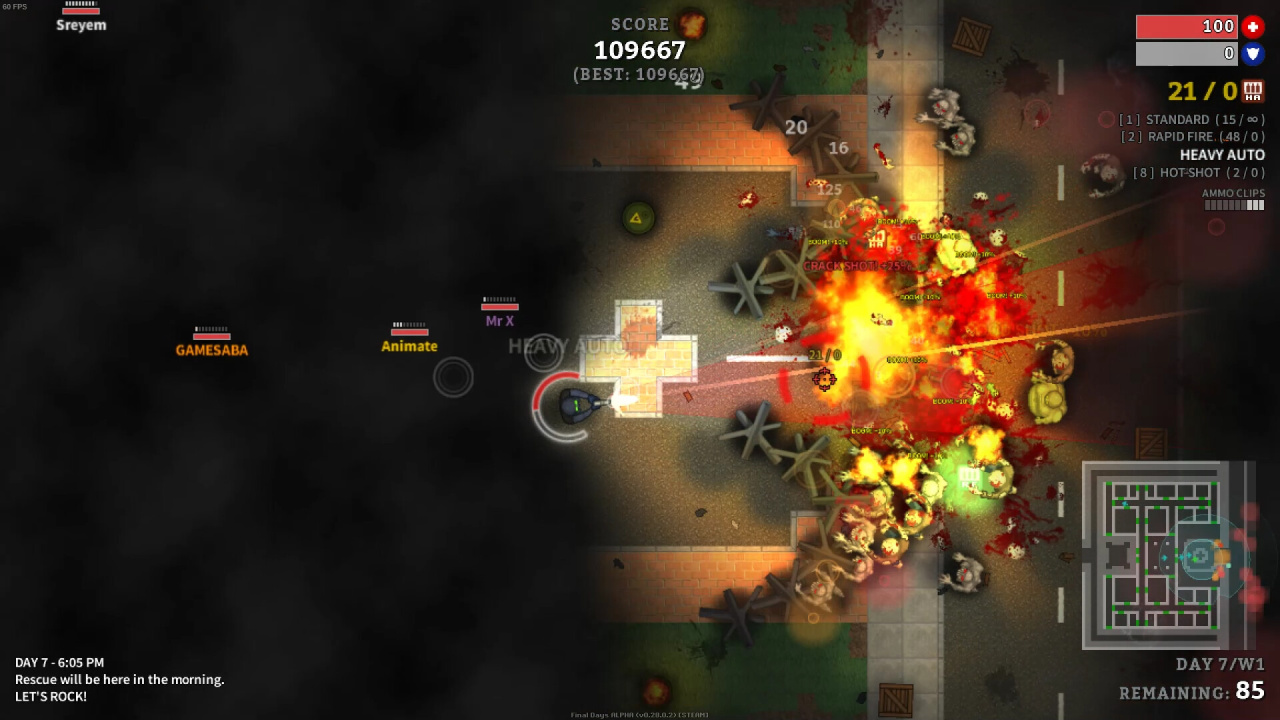Click the red health cross icon

click(1253, 27)
